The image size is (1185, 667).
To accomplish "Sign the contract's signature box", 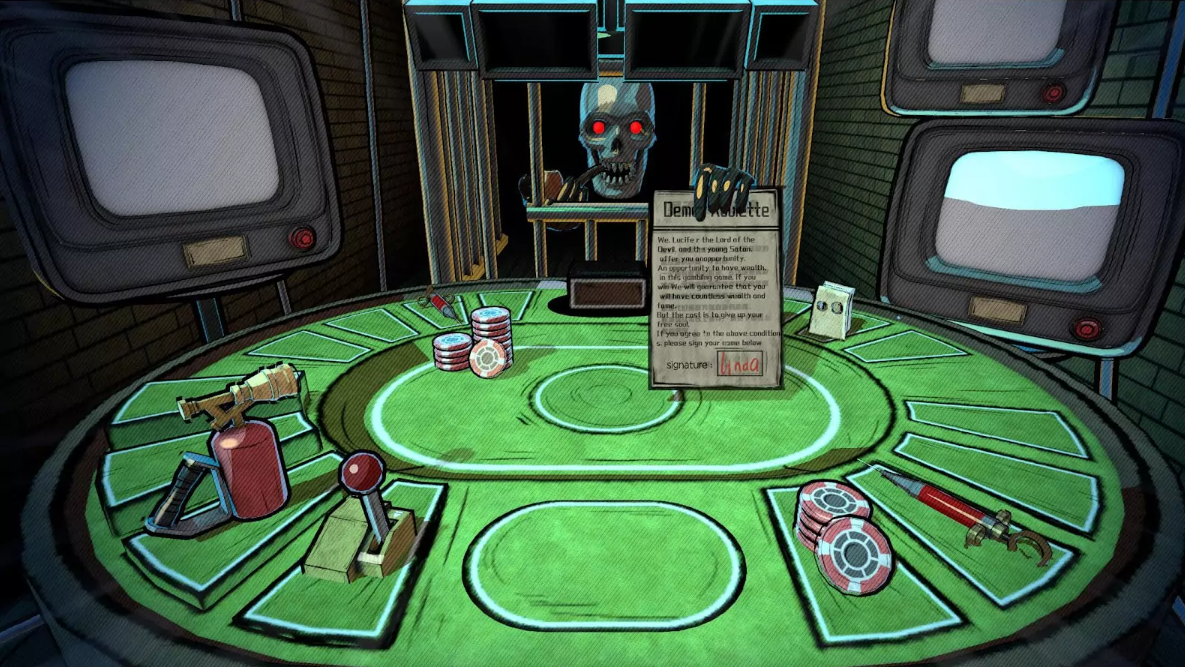I will 738,364.
